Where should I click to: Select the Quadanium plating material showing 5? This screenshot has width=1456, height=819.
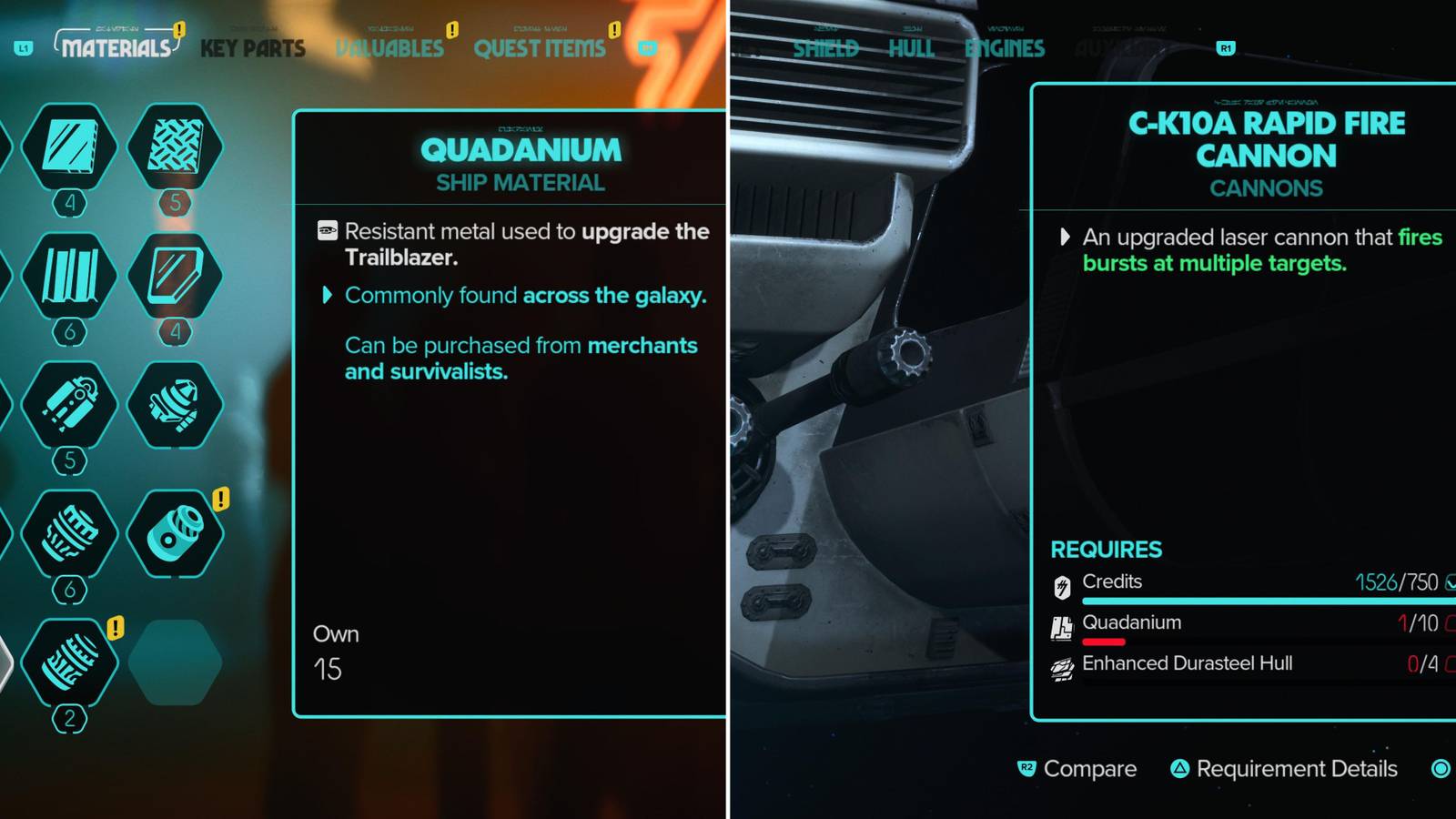pos(176,150)
